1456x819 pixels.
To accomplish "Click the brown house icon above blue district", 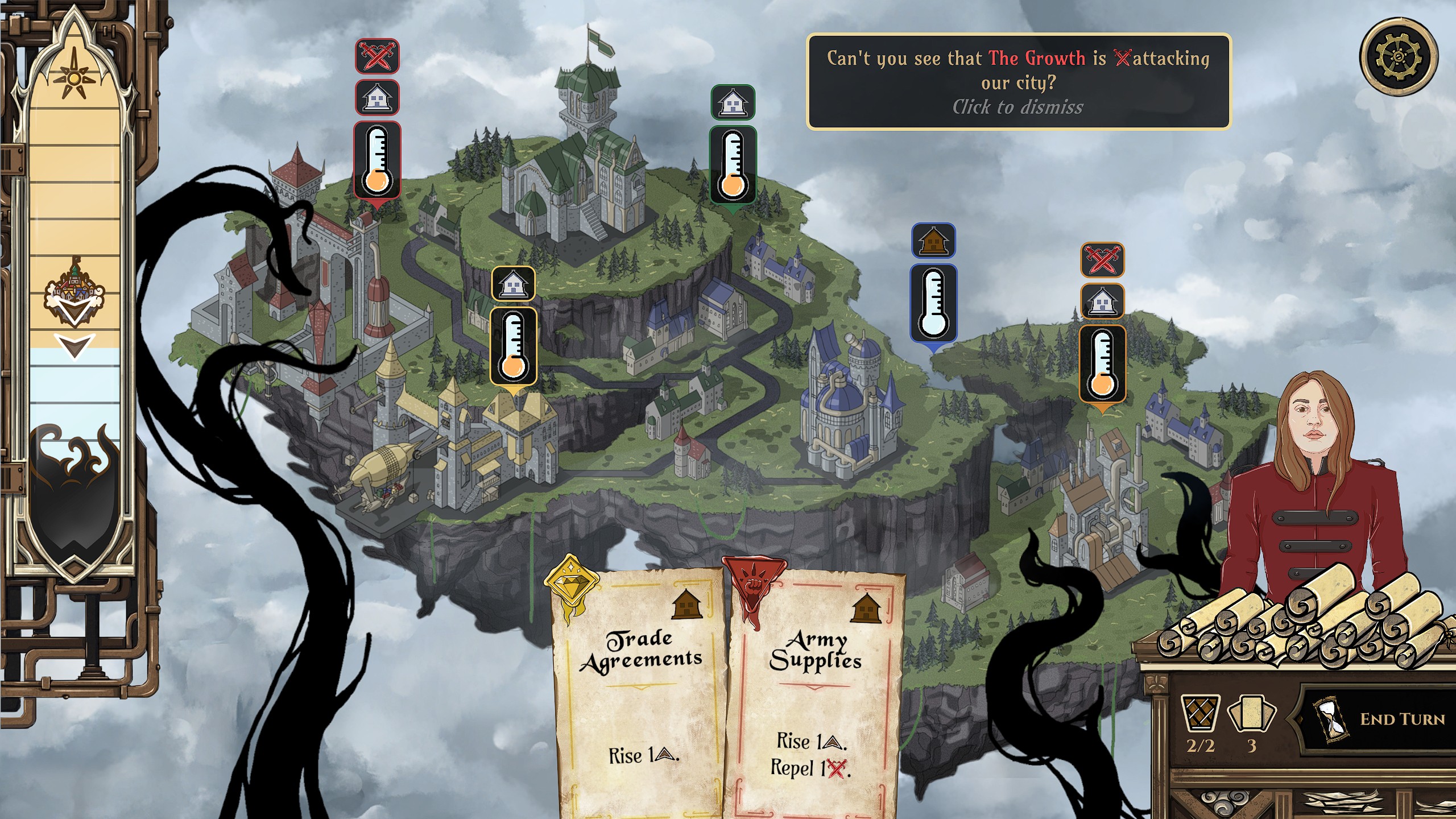I will point(933,241).
